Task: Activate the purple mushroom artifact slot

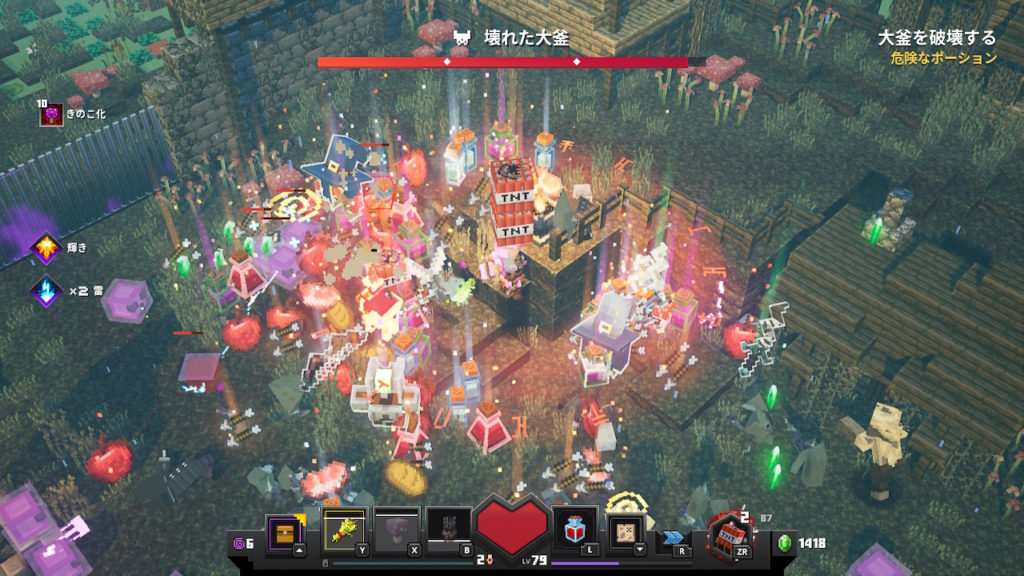Action: (x=395, y=530)
